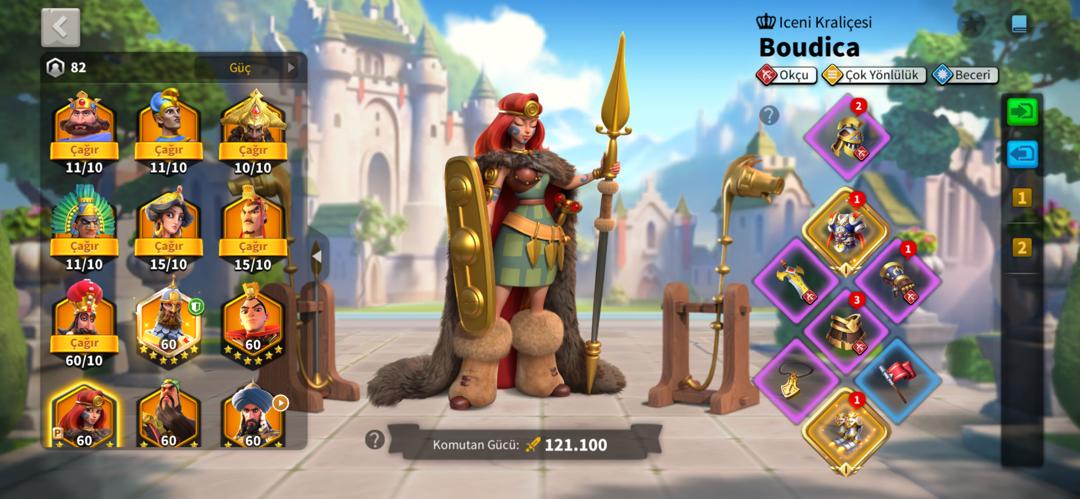This screenshot has width=1080, height=499.
Task: Select the golden helmet equipment slot
Action: pos(848,137)
